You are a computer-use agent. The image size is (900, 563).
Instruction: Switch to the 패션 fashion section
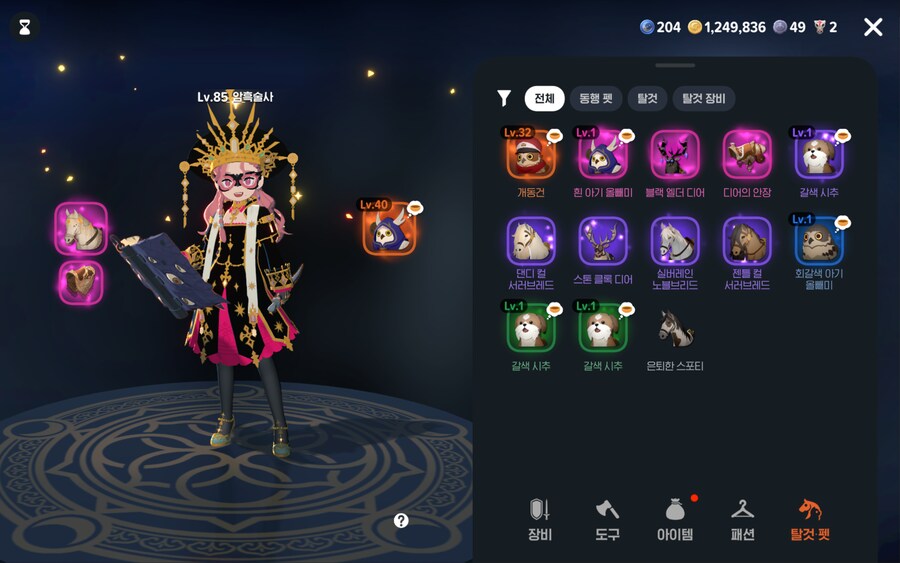tap(742, 519)
